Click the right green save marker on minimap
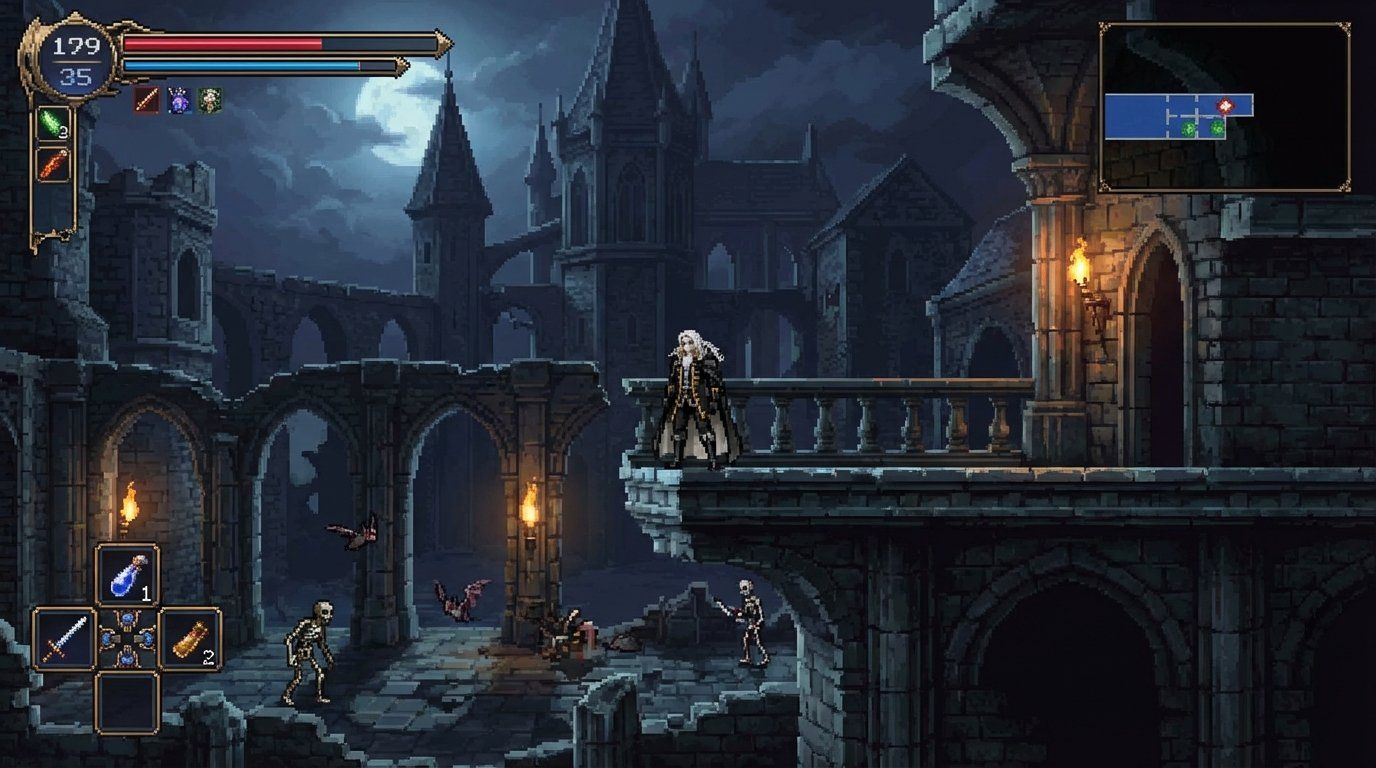Image resolution: width=1376 pixels, height=768 pixels. coord(1217,128)
